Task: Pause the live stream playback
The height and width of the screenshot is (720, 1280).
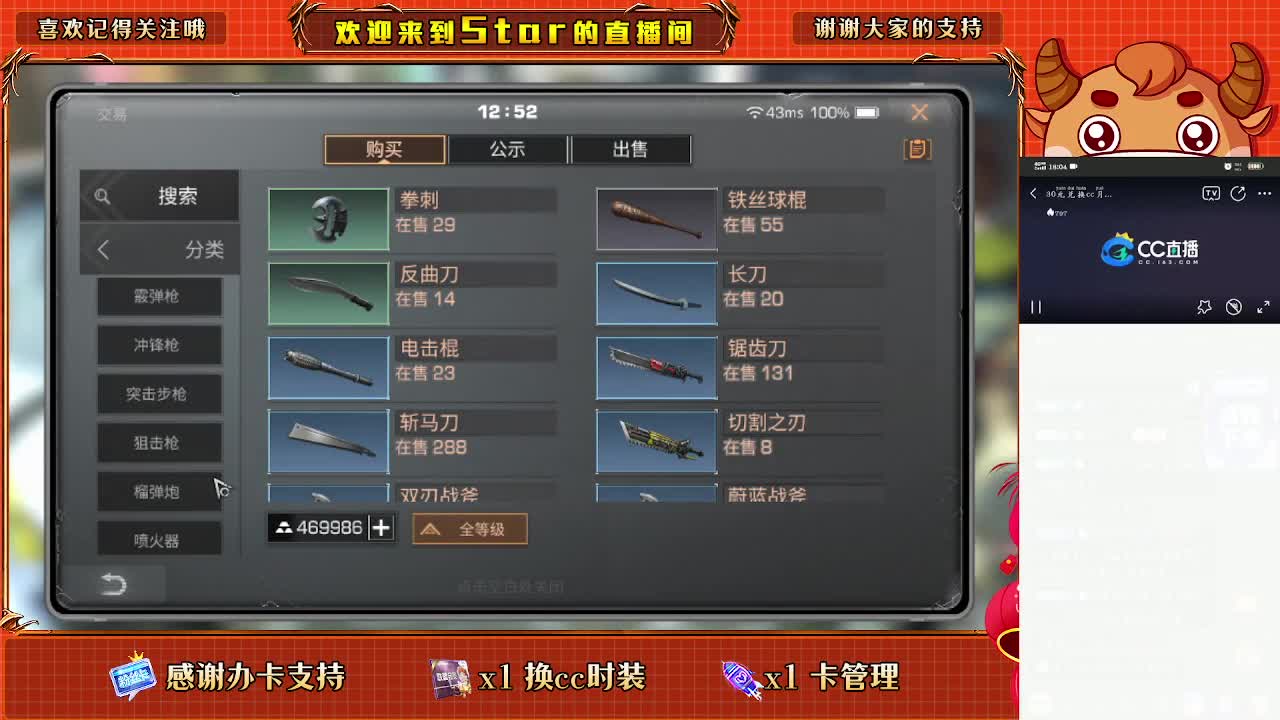Action: (1036, 306)
